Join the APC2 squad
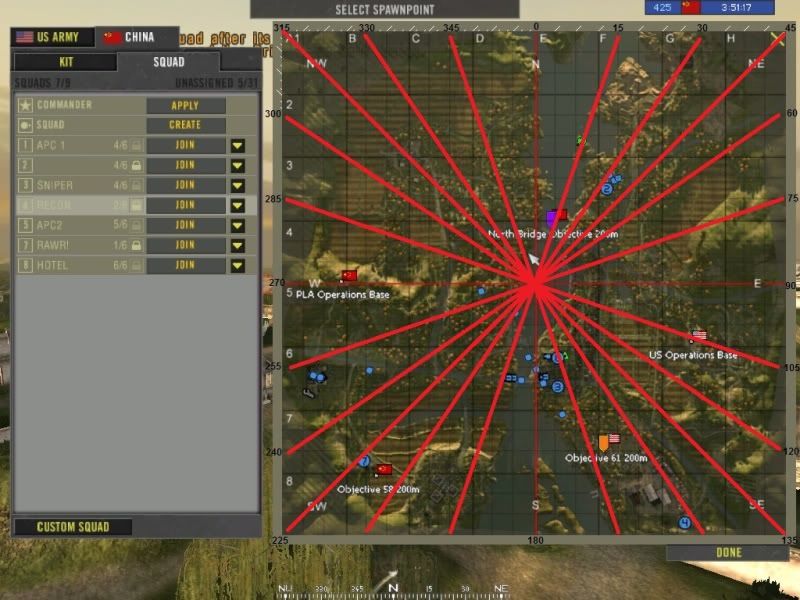 pos(185,225)
